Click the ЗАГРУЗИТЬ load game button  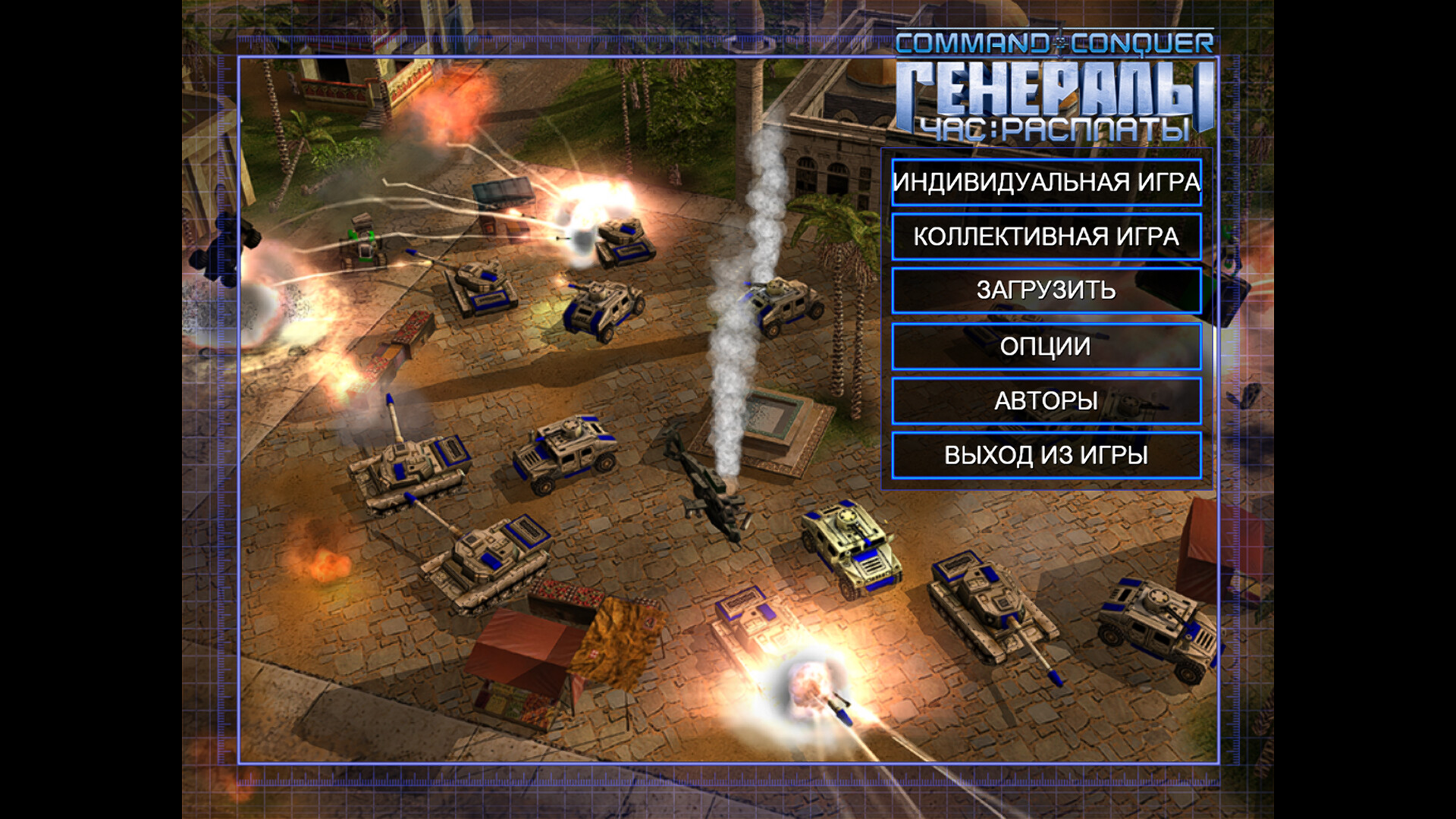pos(1046,290)
